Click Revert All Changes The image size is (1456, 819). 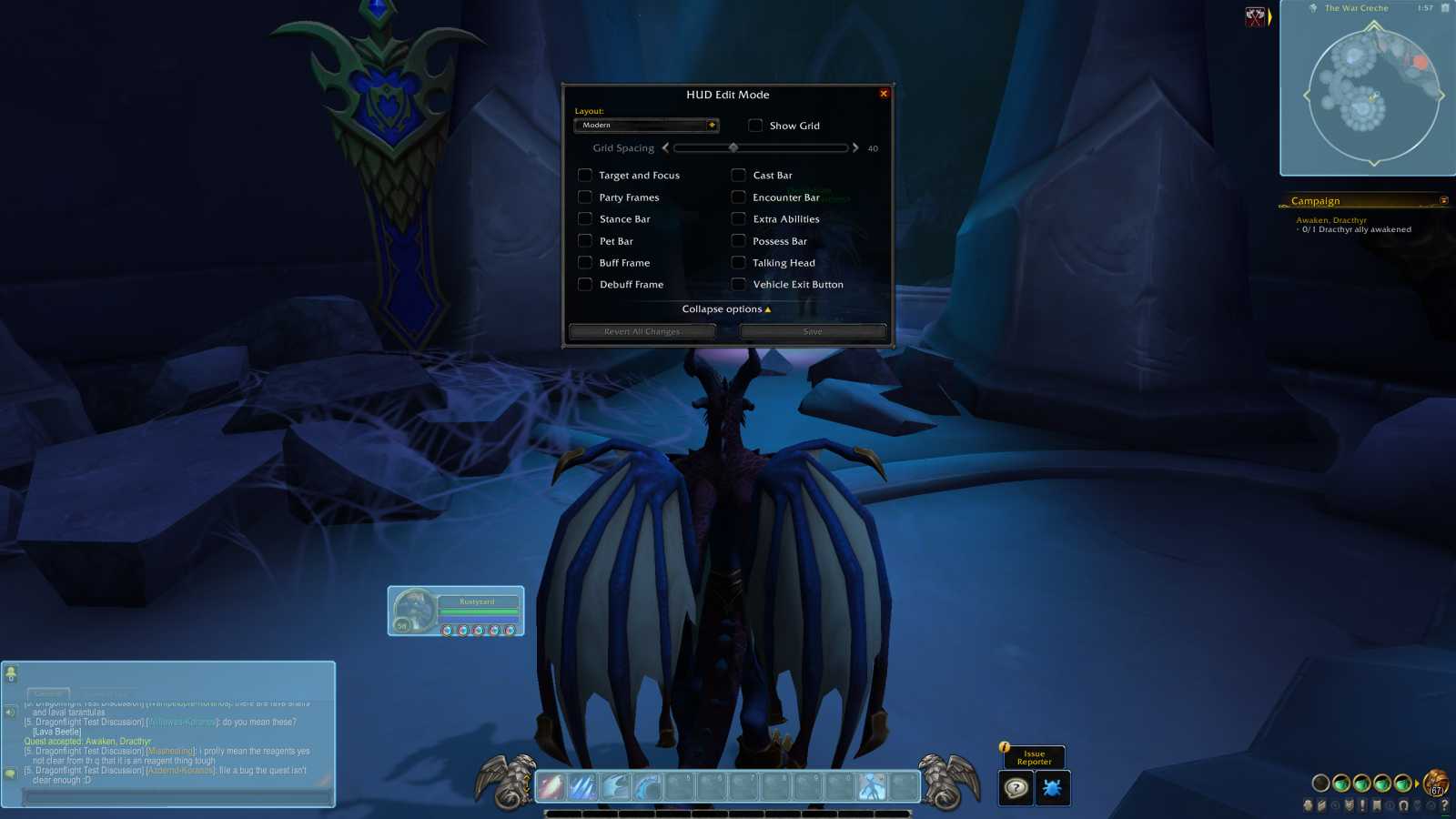(x=642, y=330)
